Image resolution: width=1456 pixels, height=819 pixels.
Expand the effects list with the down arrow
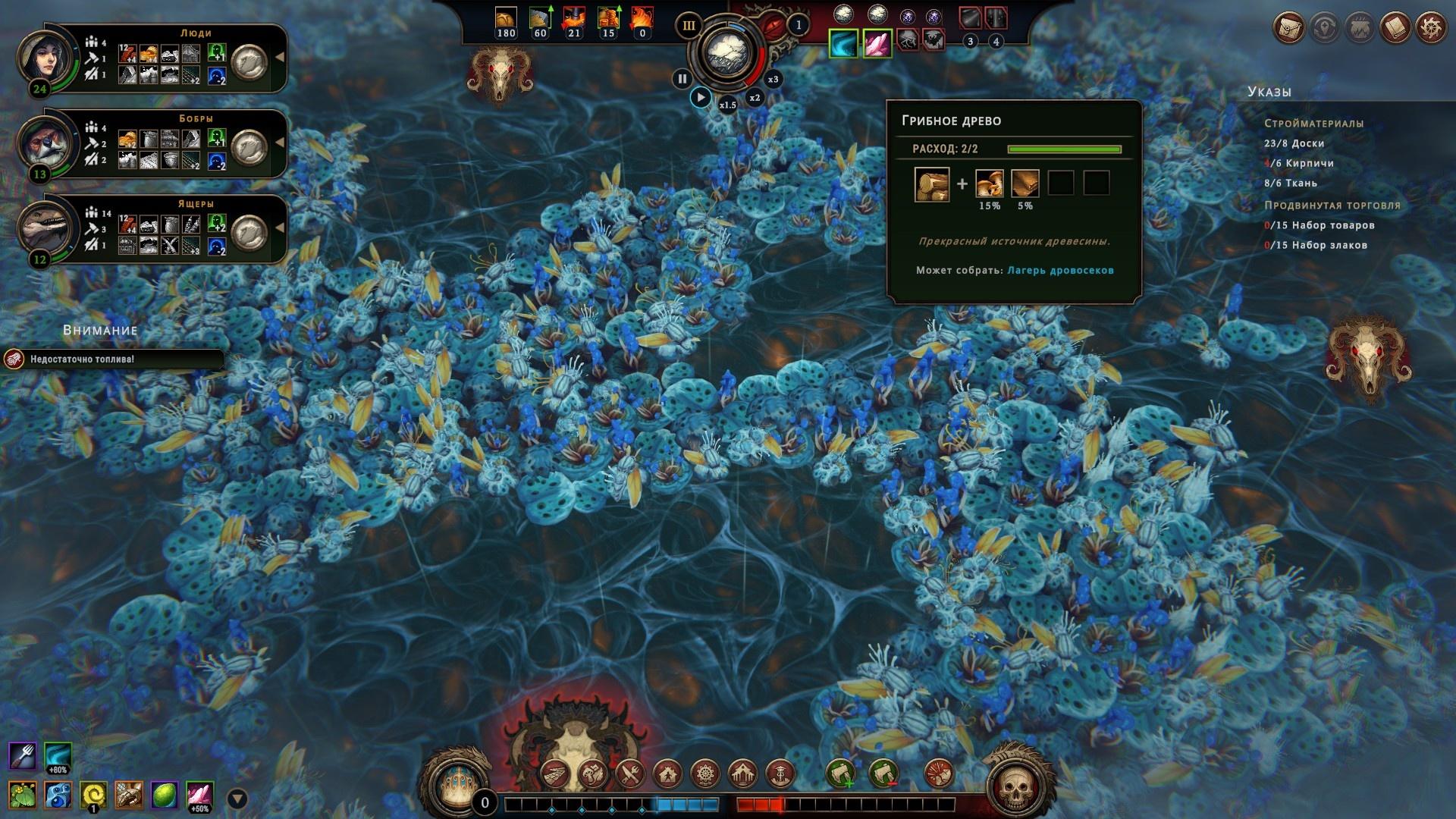click(x=237, y=799)
